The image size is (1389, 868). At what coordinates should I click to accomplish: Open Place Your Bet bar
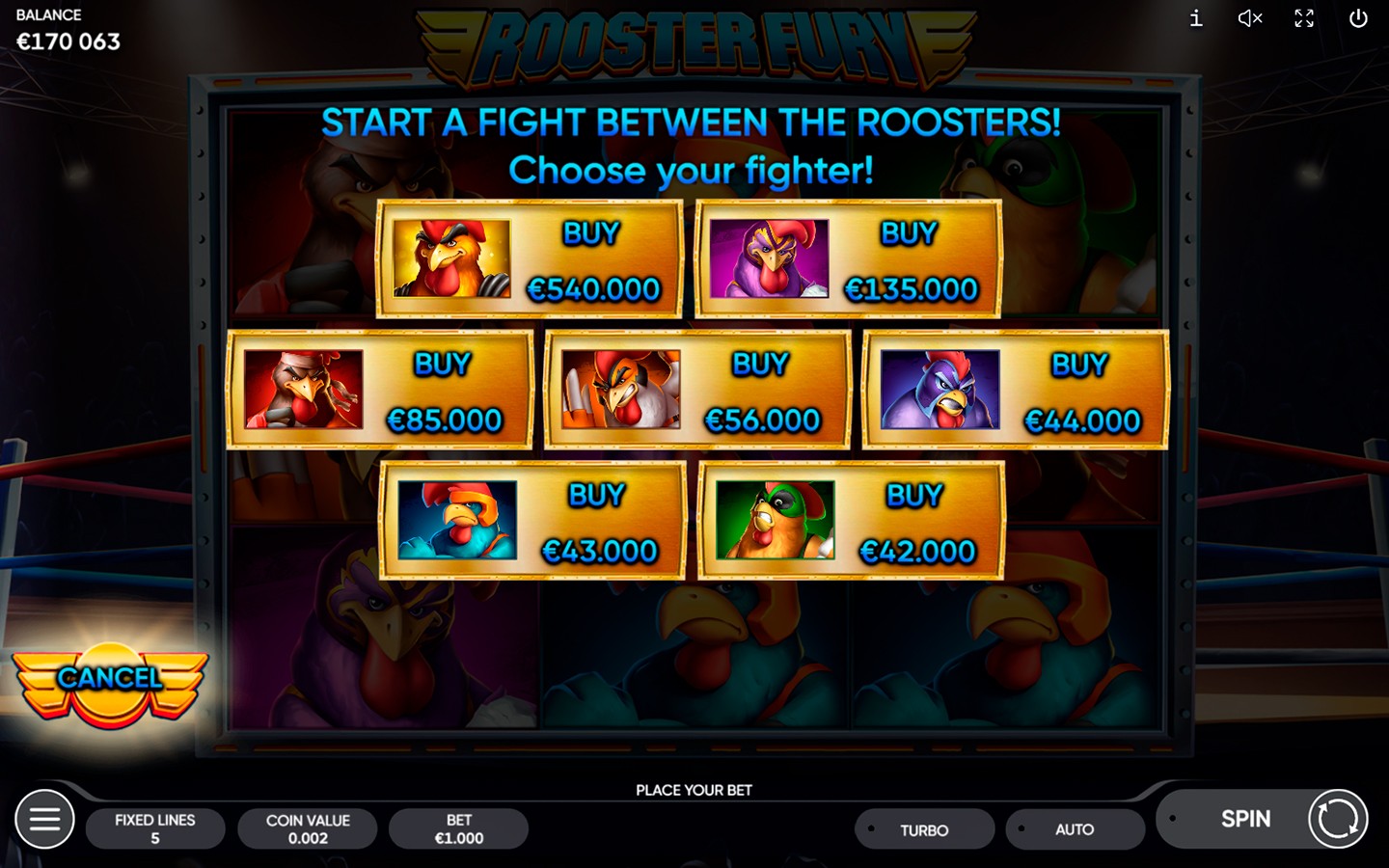(x=694, y=789)
